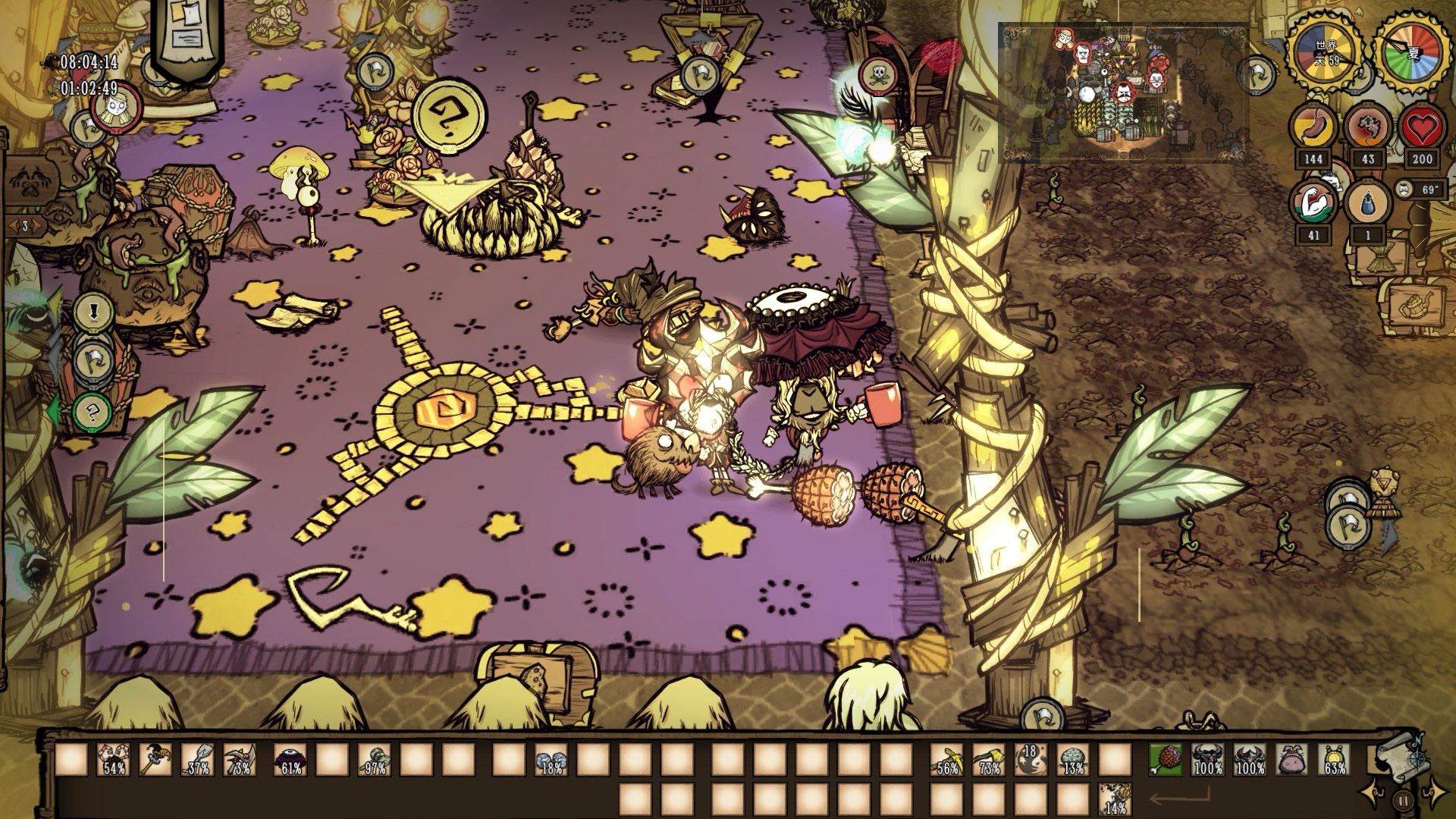The width and height of the screenshot is (1456, 819).
Task: Select the pig-face backpack slot
Action: 1293,759
